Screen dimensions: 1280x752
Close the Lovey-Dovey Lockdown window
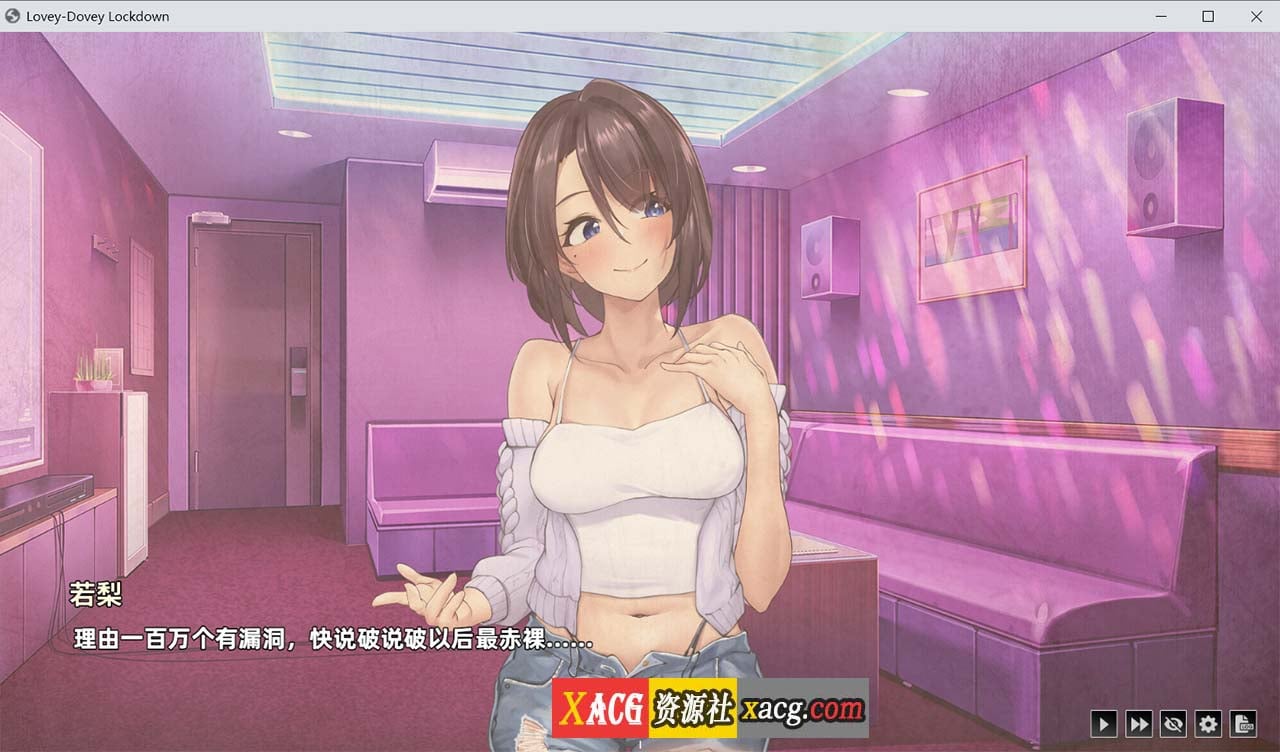pos(1256,16)
